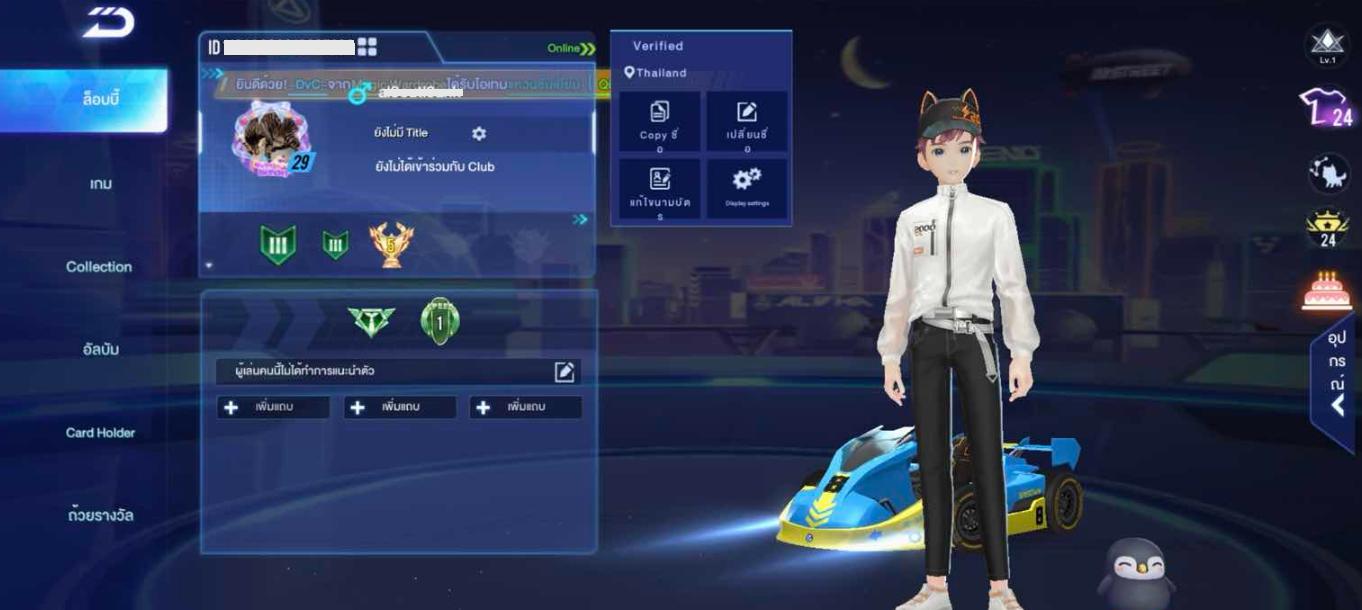This screenshot has height=610, width=1362.
Task: Open Display settings
Action: tap(747, 187)
